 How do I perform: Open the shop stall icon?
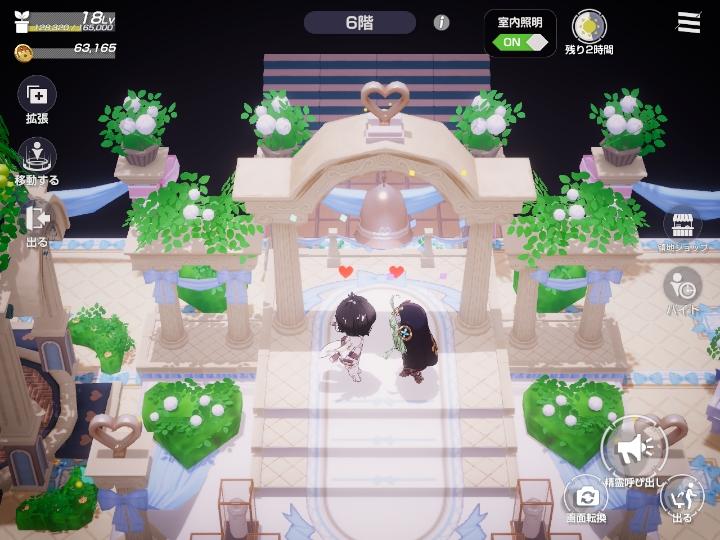(682, 224)
